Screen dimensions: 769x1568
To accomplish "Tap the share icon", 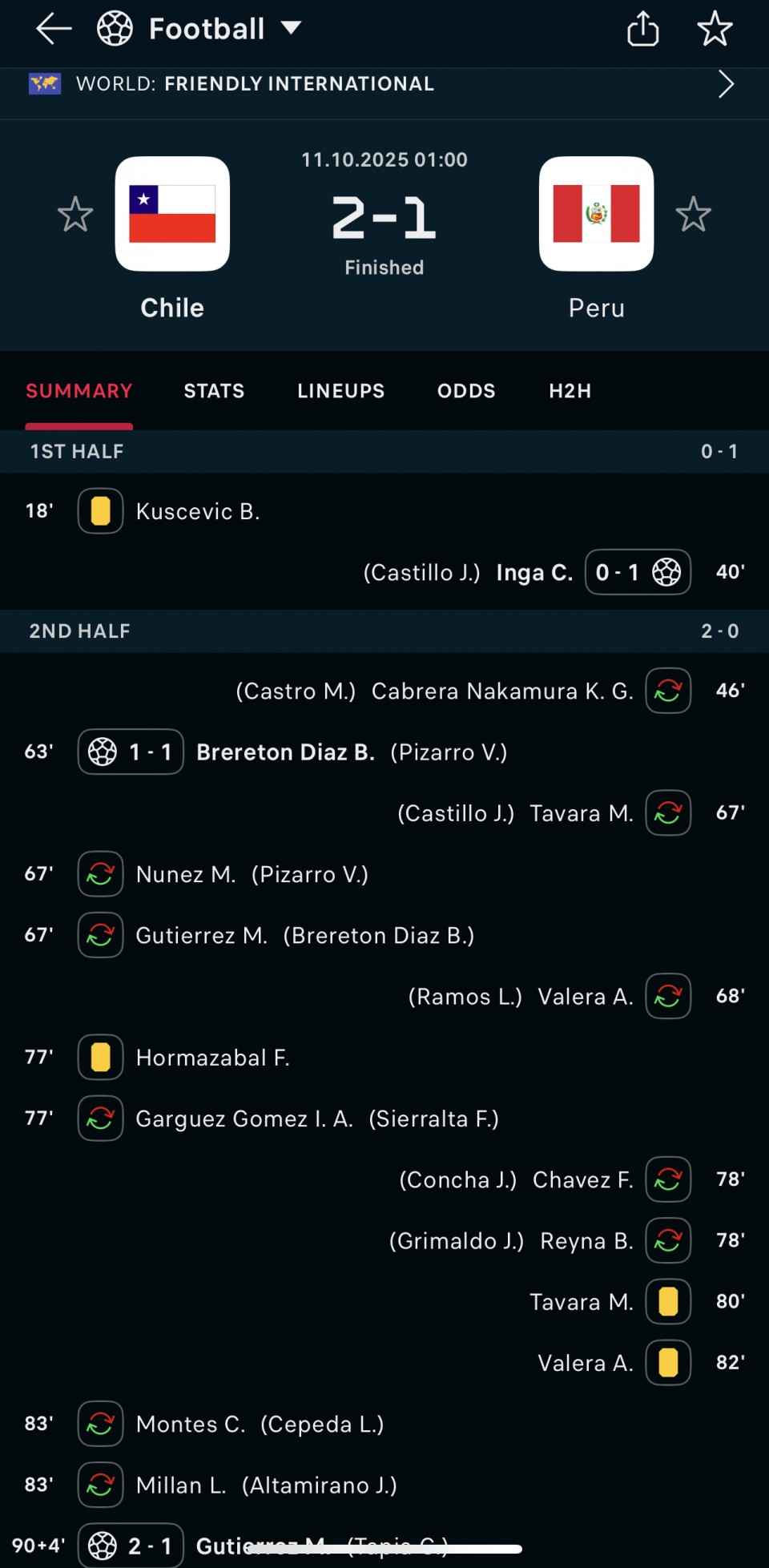I will tap(642, 30).
